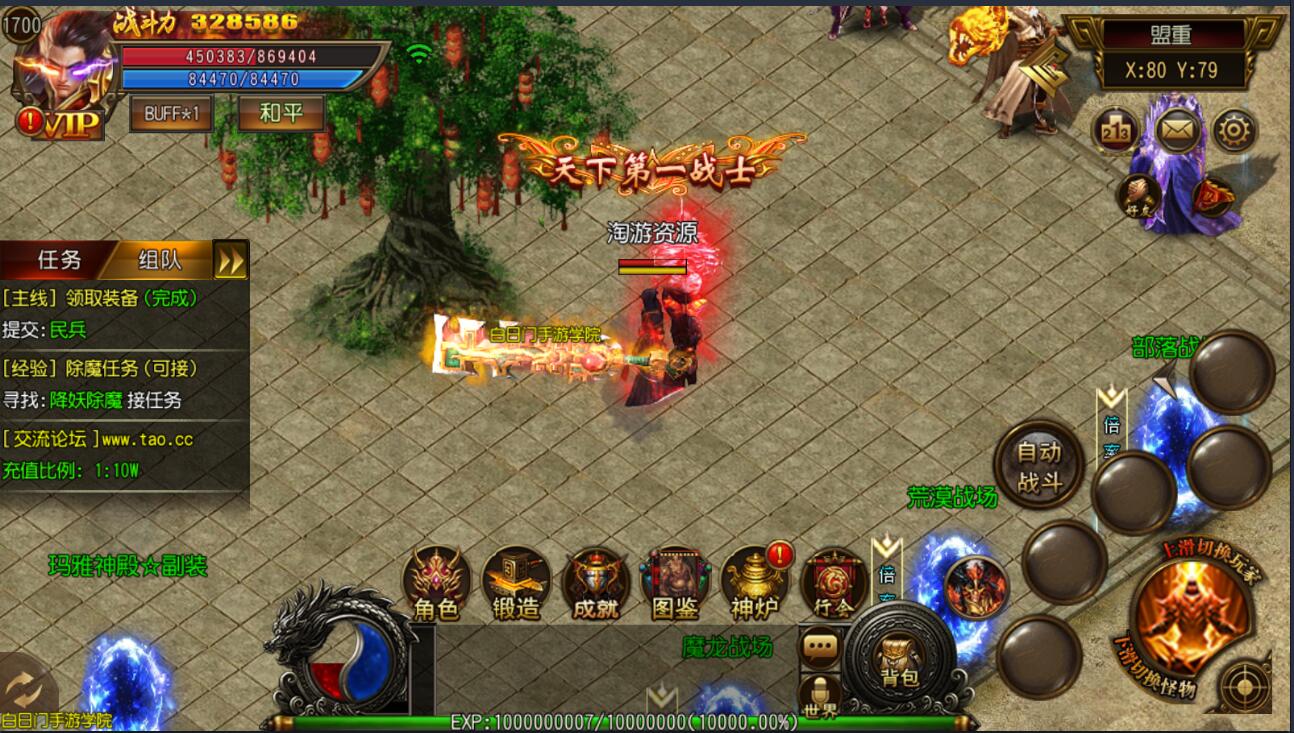
Task: Click the 和平 attack mode button
Action: click(x=281, y=113)
